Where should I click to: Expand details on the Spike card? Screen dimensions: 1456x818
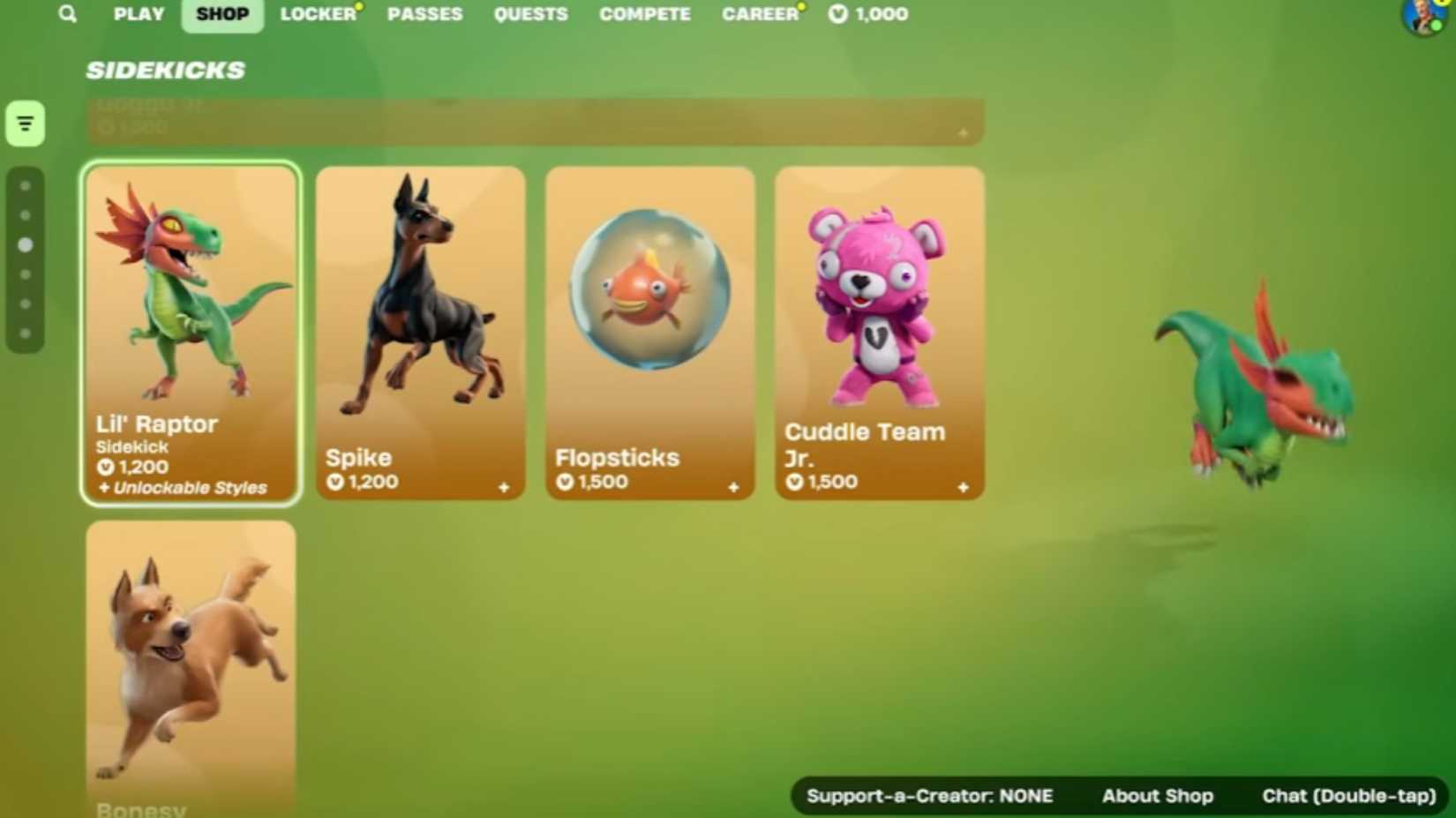503,487
